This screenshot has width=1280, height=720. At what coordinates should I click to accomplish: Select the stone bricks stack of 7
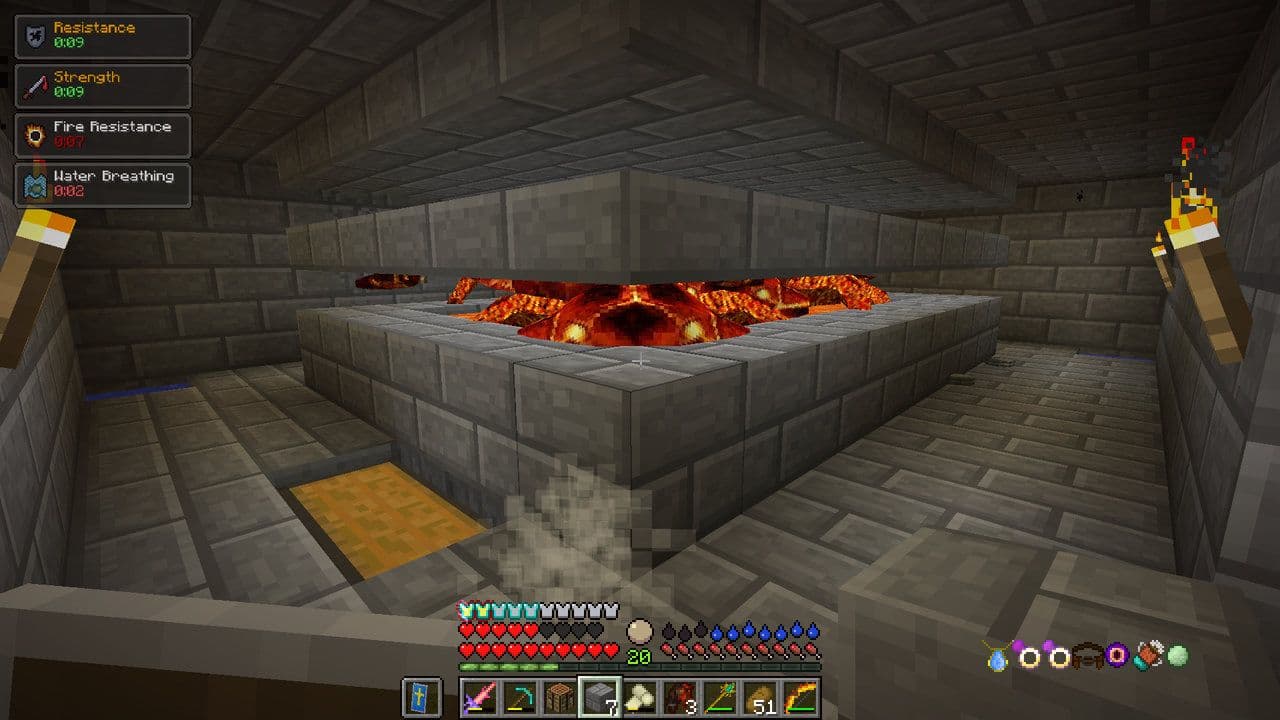(x=599, y=697)
